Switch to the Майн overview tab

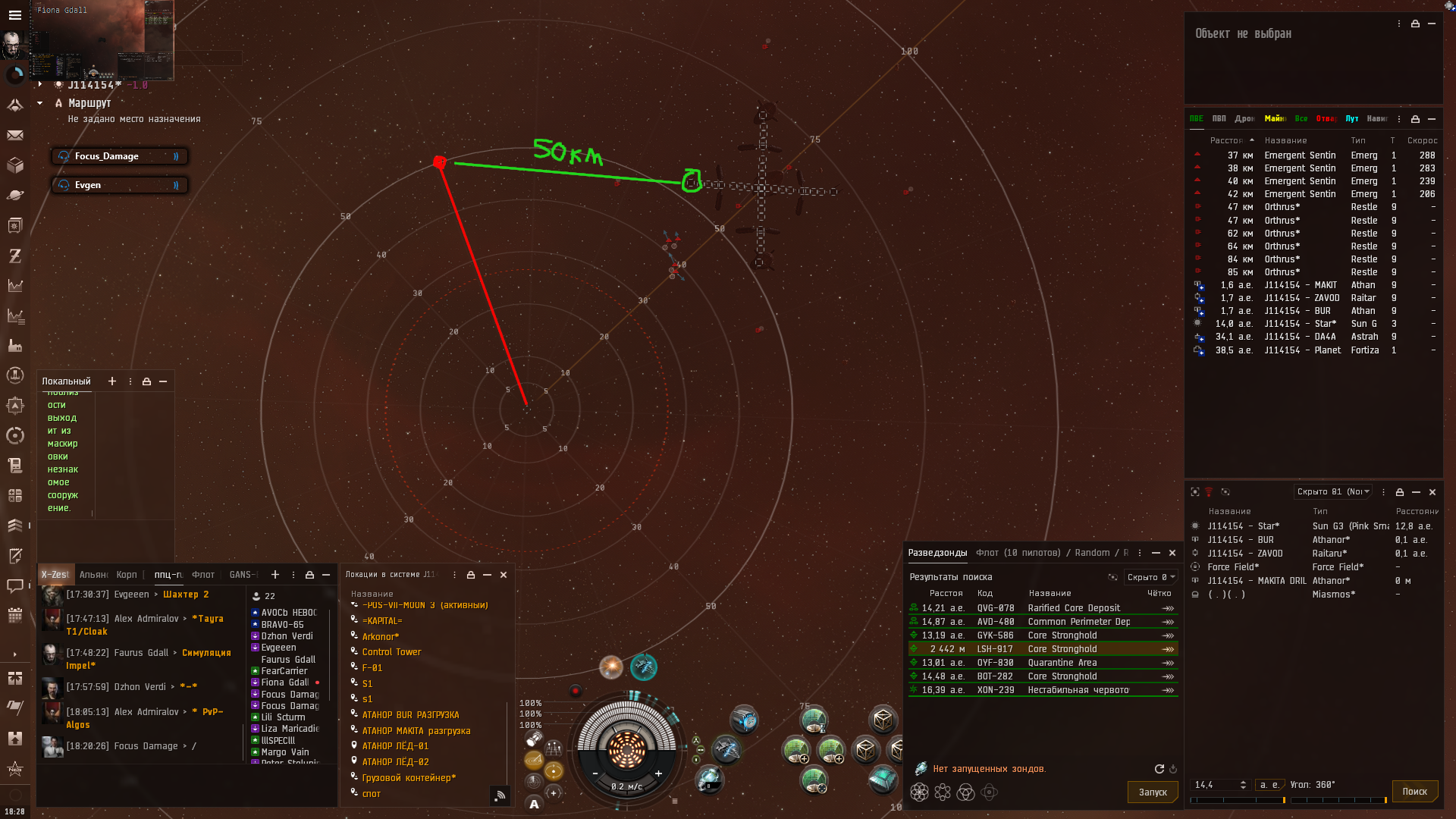click(1274, 118)
